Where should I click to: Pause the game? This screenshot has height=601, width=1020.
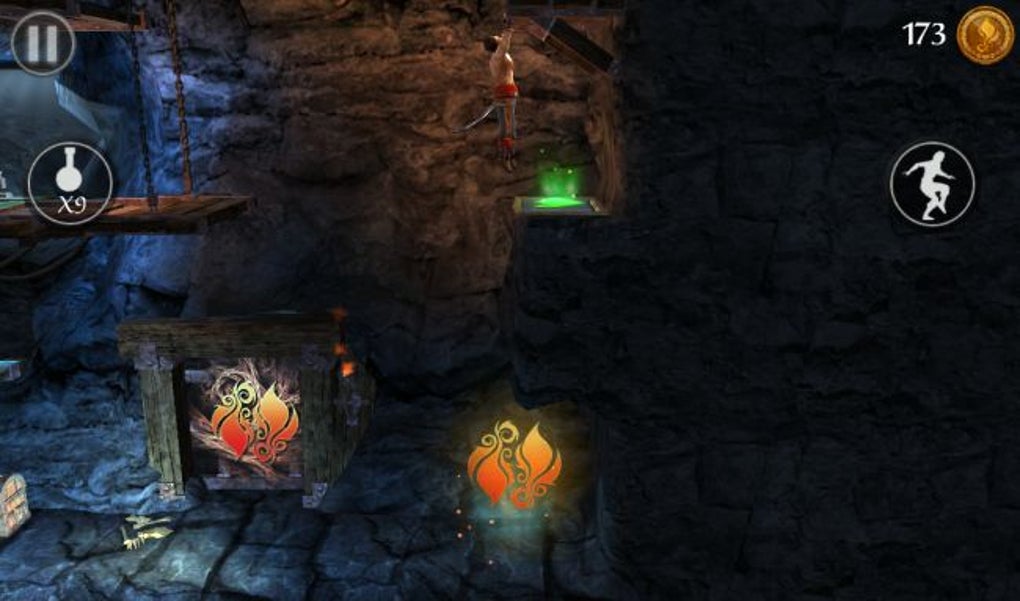[x=43, y=43]
